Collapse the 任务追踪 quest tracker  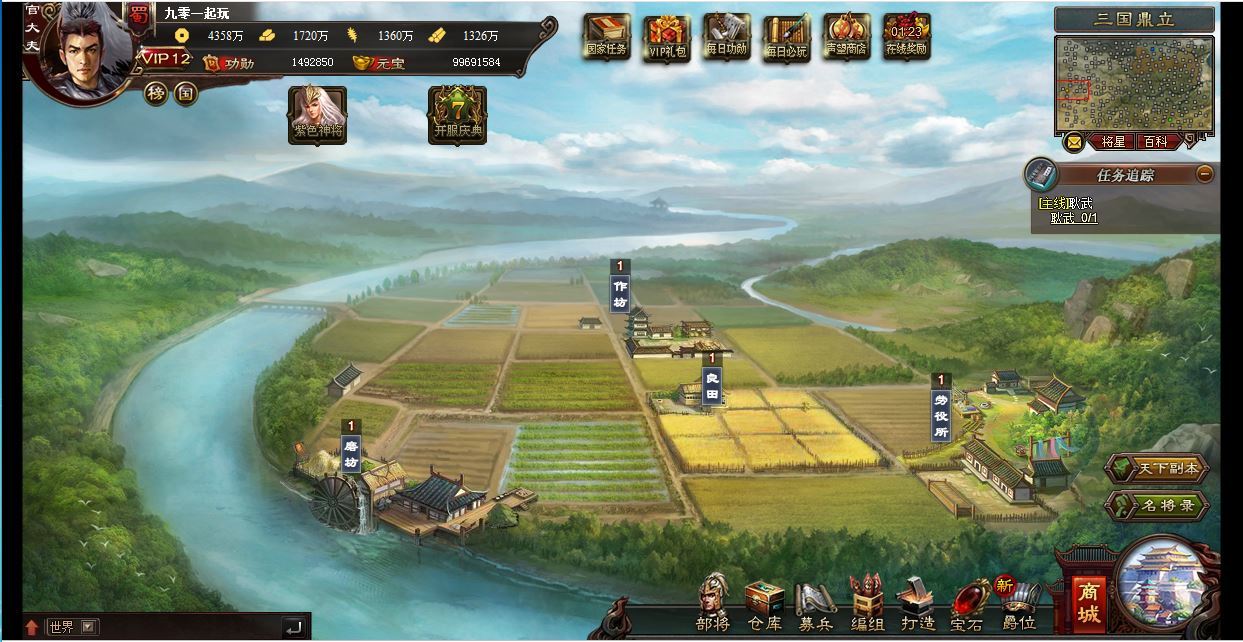[1205, 174]
